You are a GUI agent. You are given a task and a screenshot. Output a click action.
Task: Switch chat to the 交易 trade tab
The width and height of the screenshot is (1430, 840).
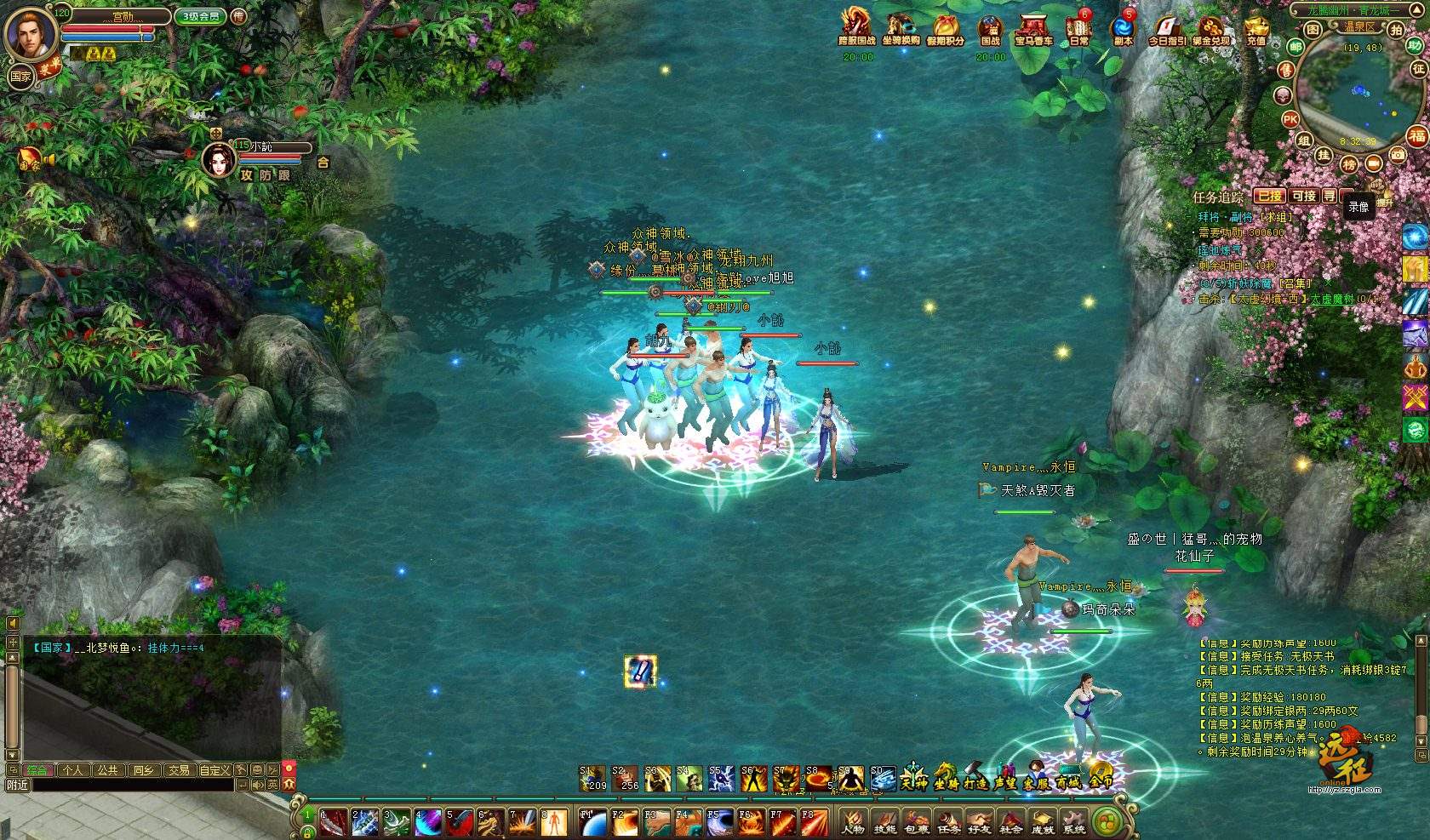(179, 769)
